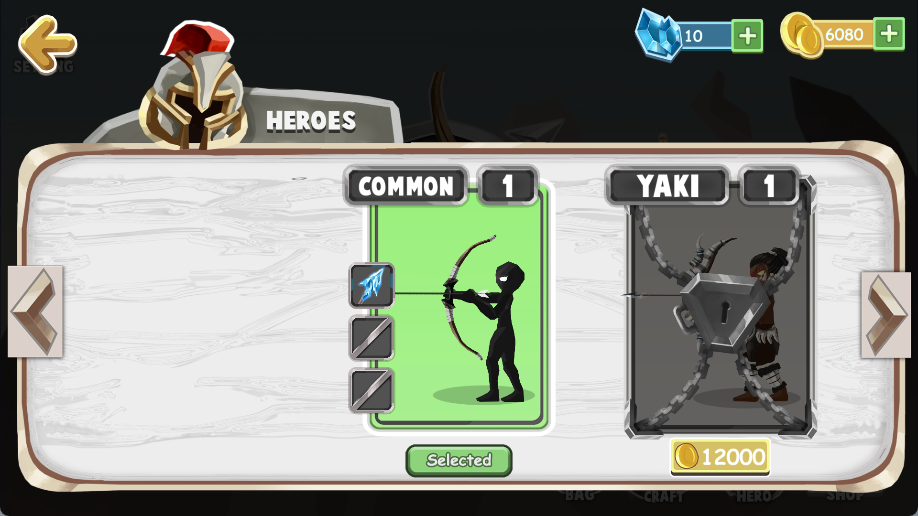Add more blue gems
Screen dimensions: 918x516
click(x=747, y=35)
